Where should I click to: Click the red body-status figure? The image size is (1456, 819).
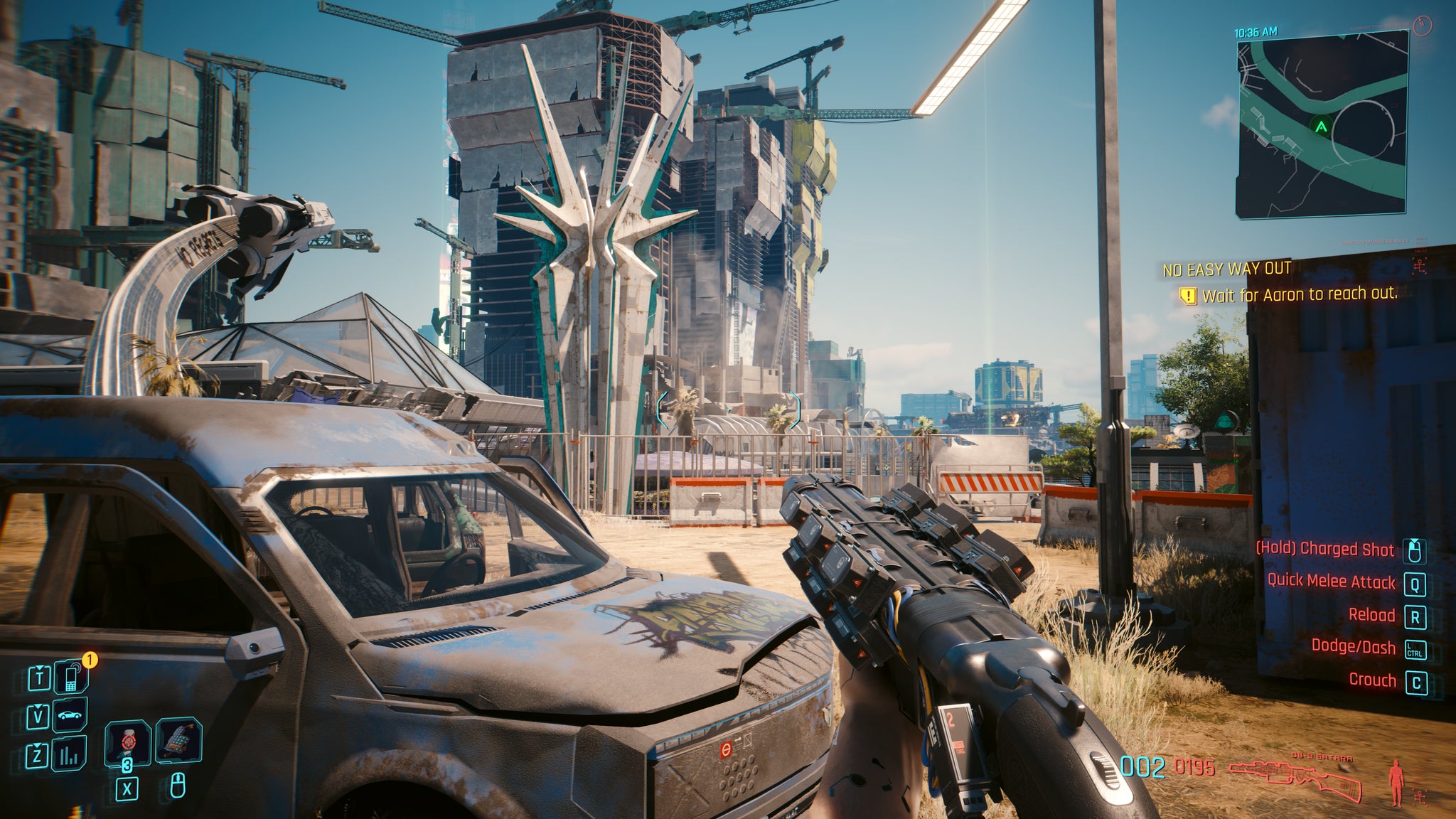[x=1398, y=778]
